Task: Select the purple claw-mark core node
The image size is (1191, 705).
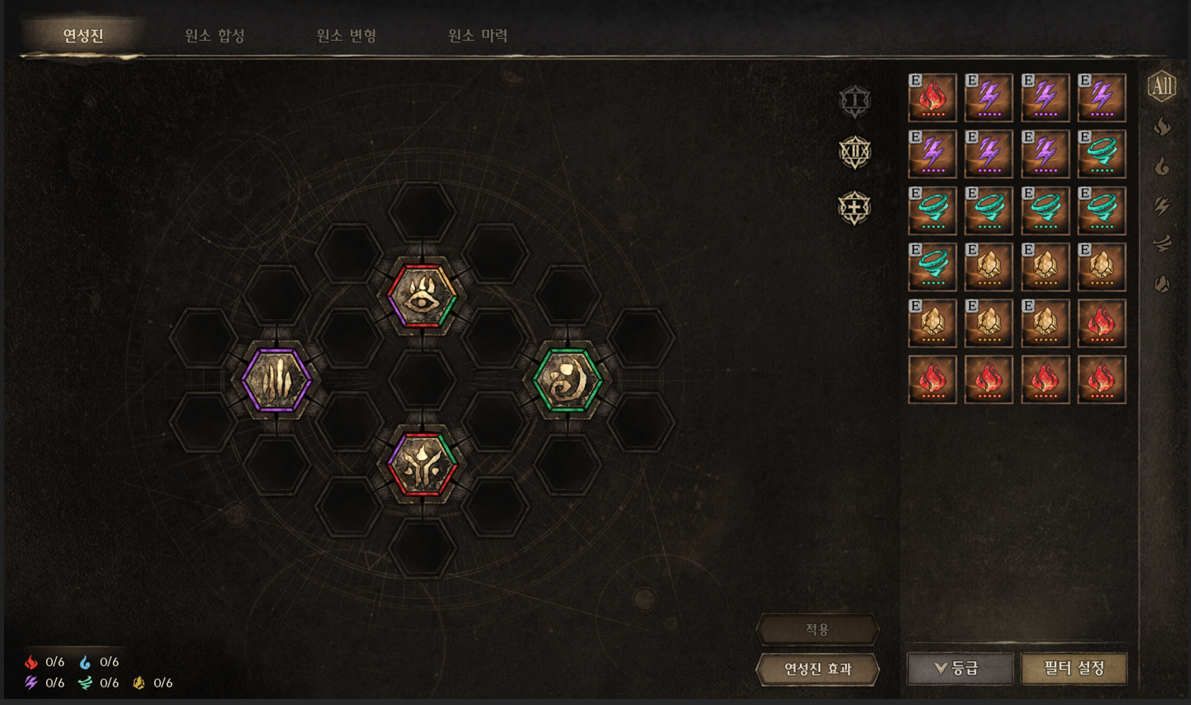Action: [277, 380]
